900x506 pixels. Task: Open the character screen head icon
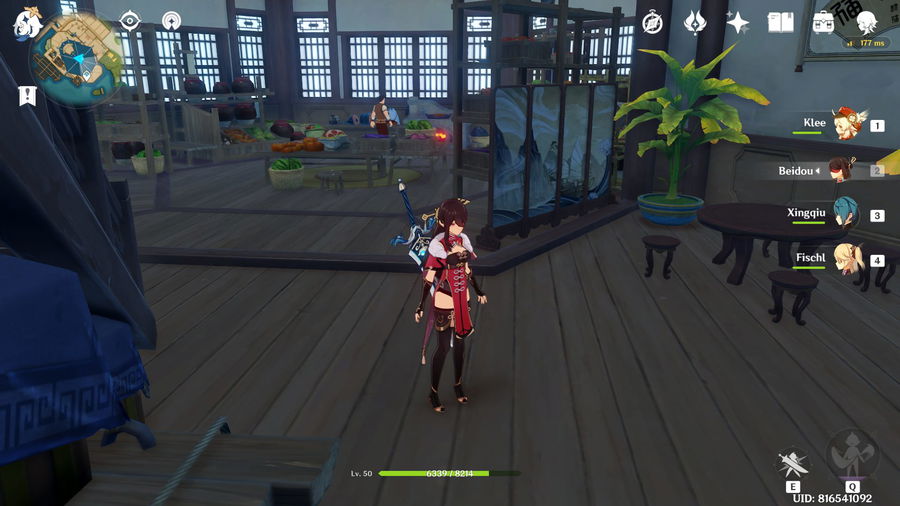tap(866, 22)
